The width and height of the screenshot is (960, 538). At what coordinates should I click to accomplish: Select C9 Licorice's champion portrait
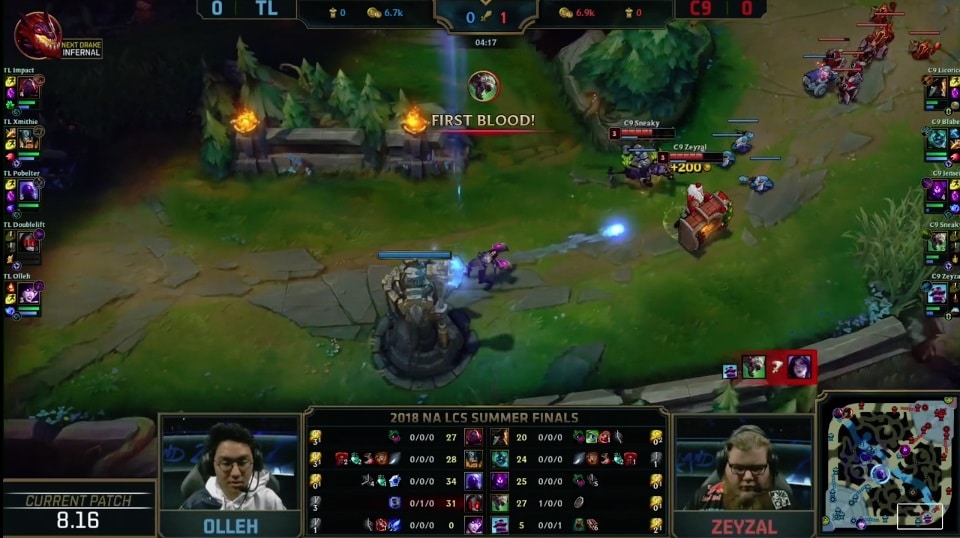point(937,88)
